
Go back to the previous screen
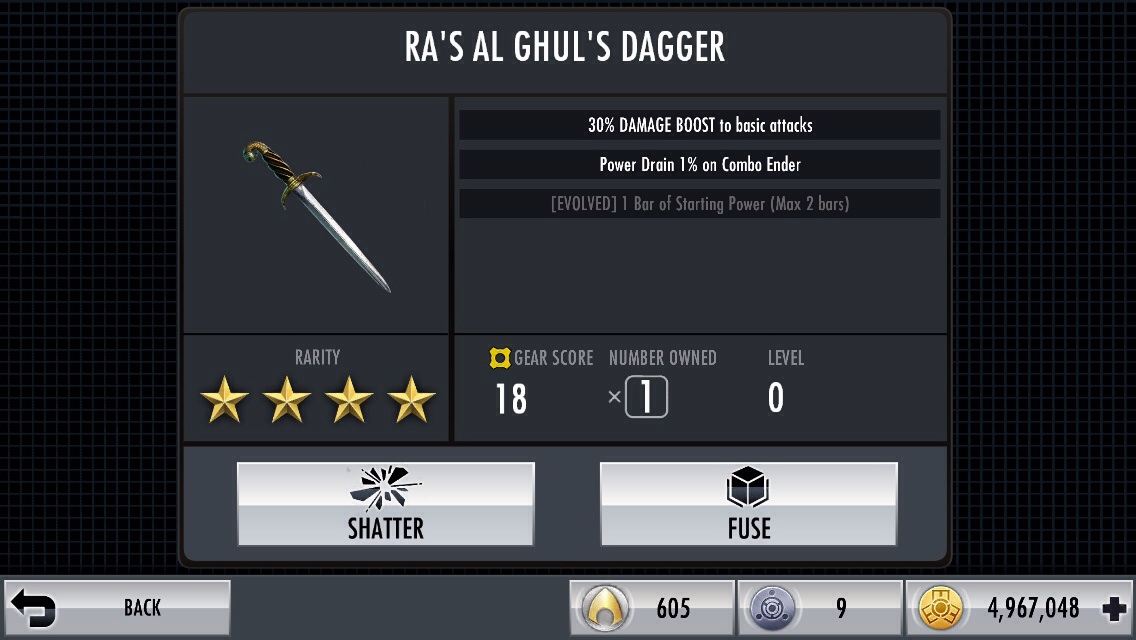point(117,607)
